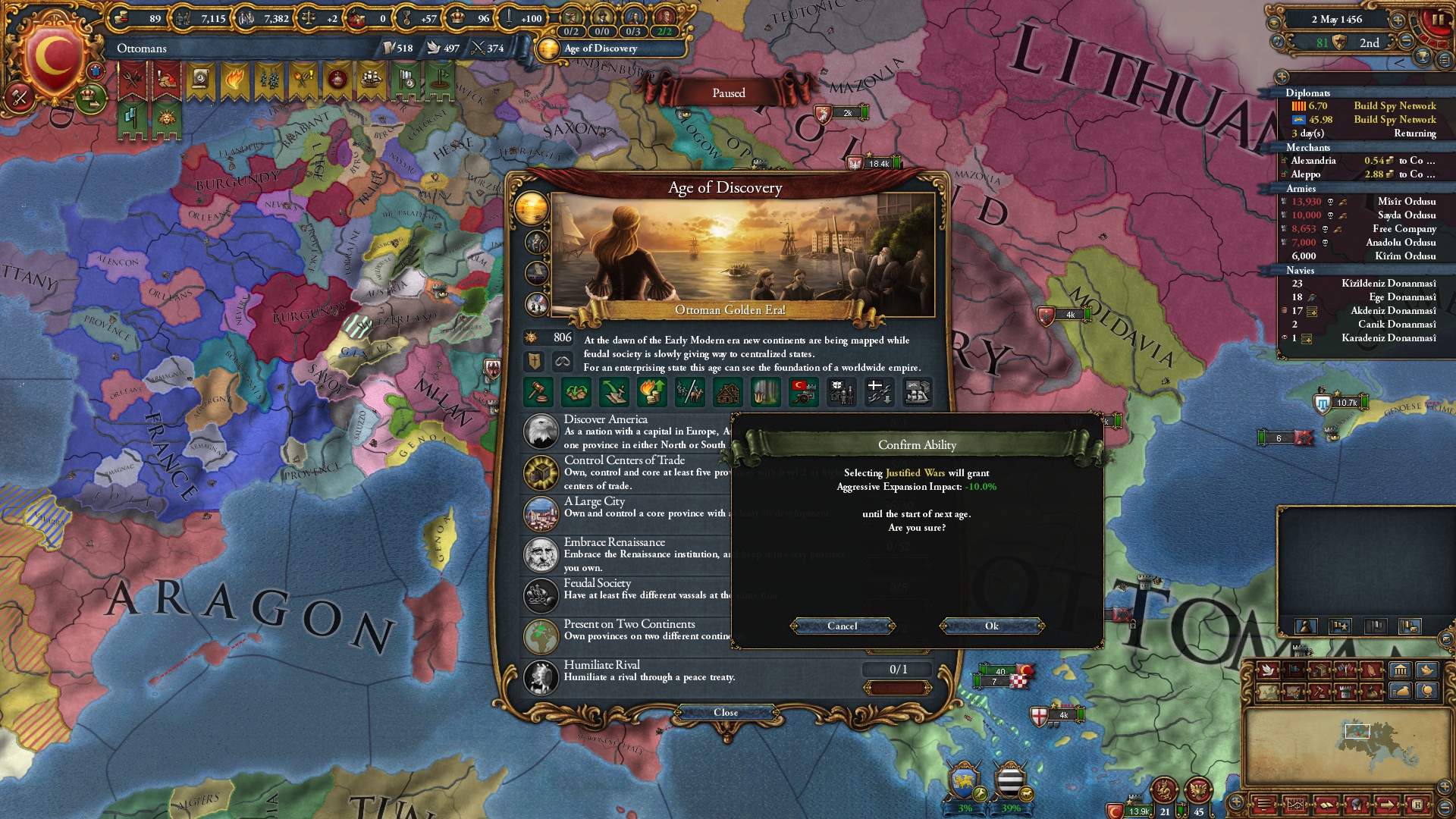Choose the gavel age ability icon

coord(538,392)
